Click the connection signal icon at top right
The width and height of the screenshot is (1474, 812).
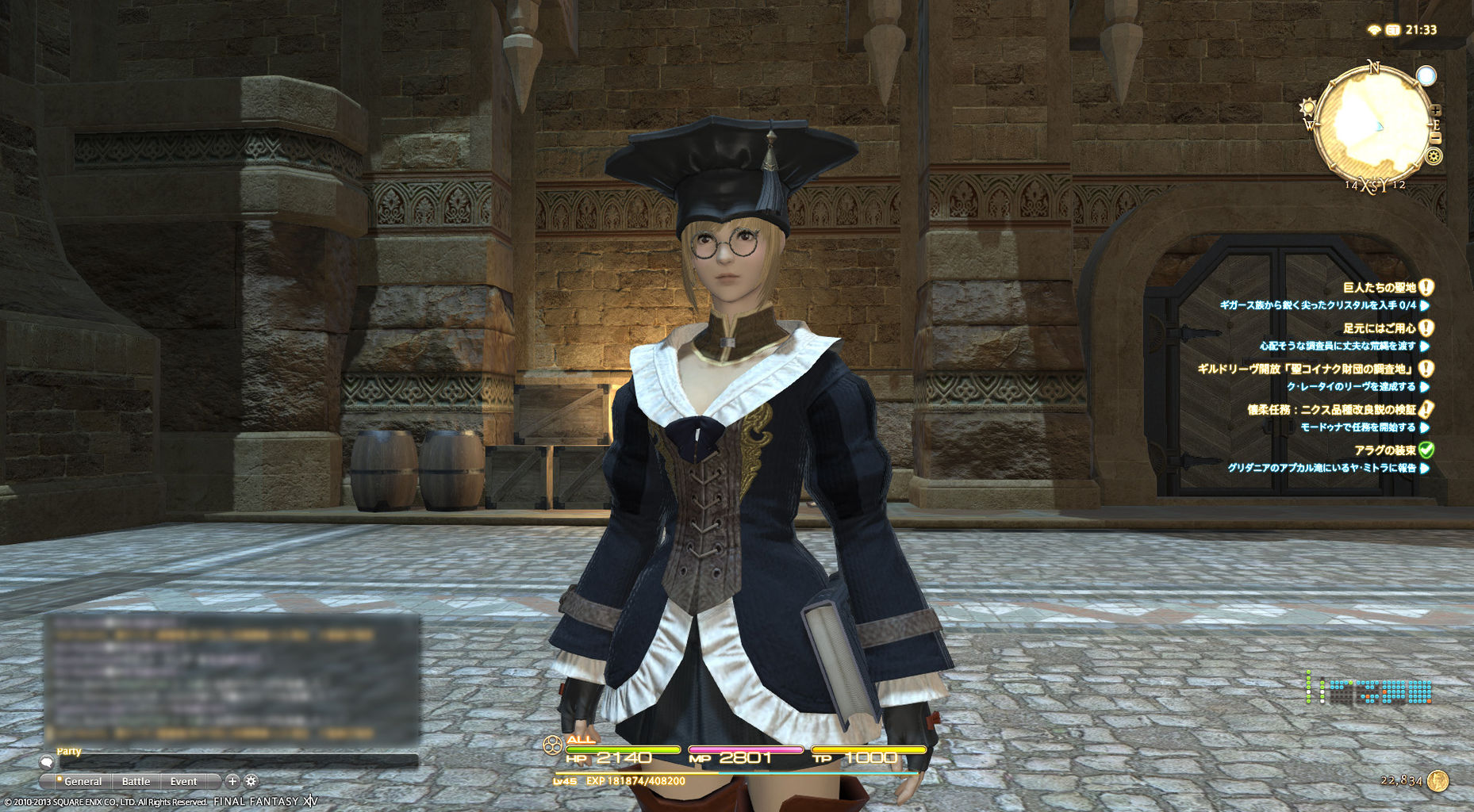[x=1374, y=29]
